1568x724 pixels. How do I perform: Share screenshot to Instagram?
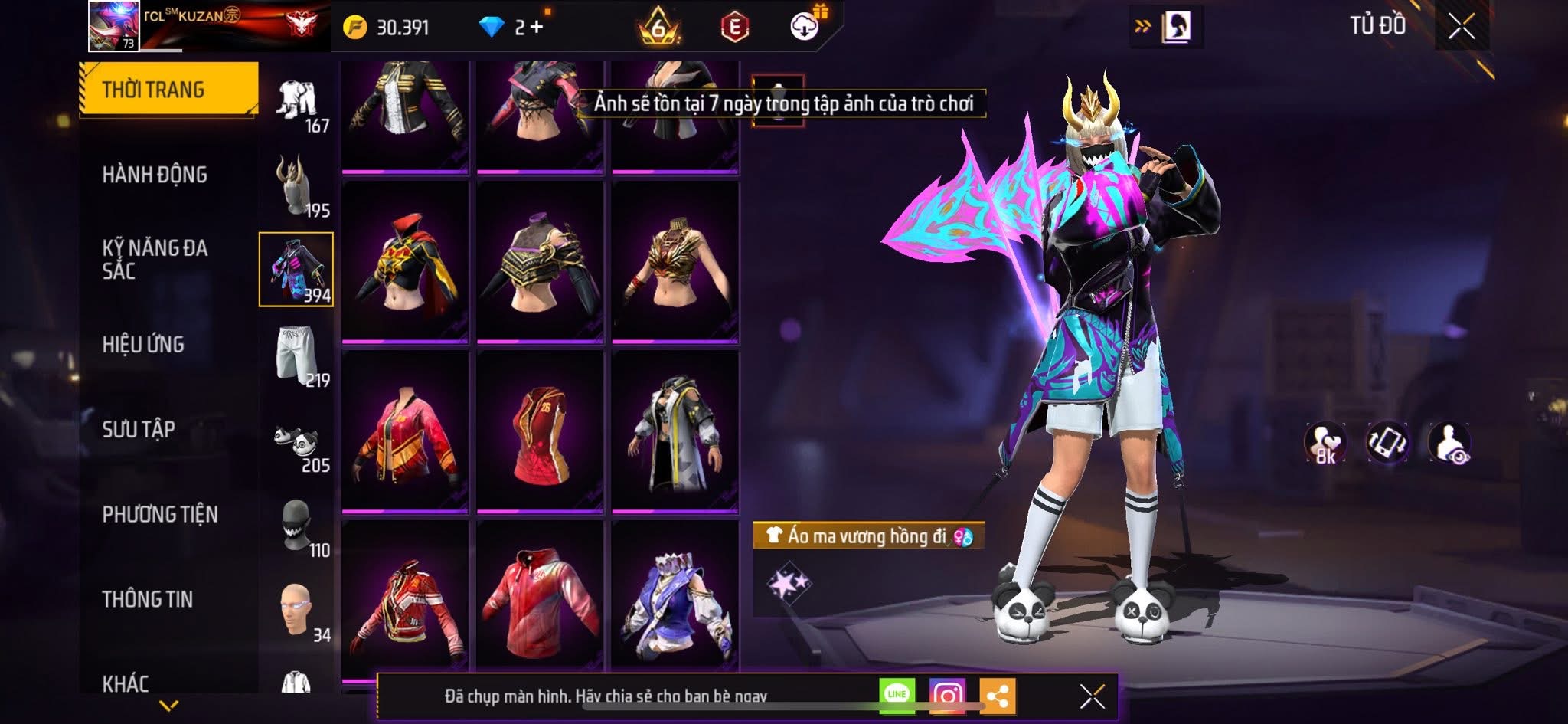click(947, 696)
